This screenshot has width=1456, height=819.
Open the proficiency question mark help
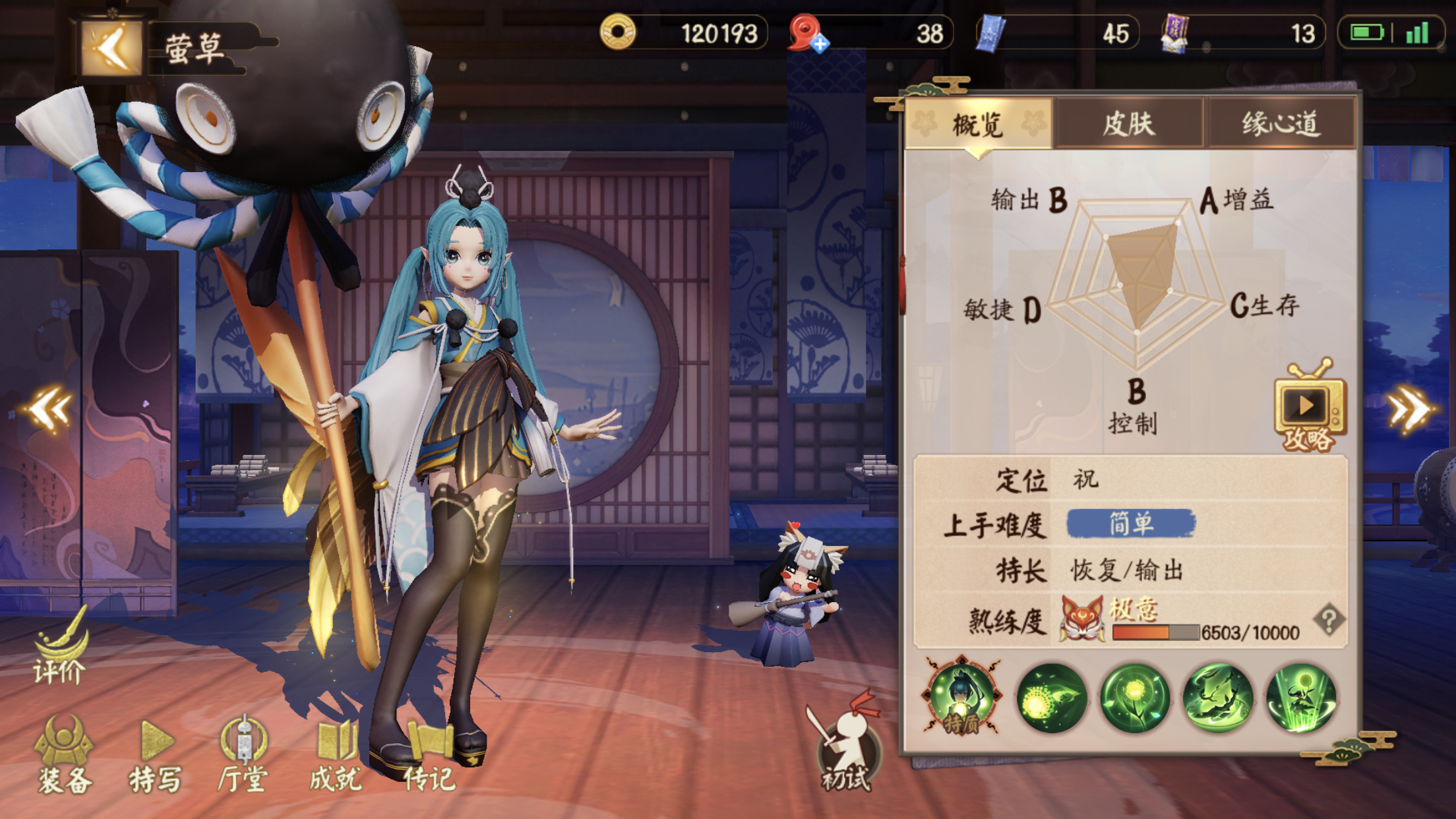[x=1329, y=619]
